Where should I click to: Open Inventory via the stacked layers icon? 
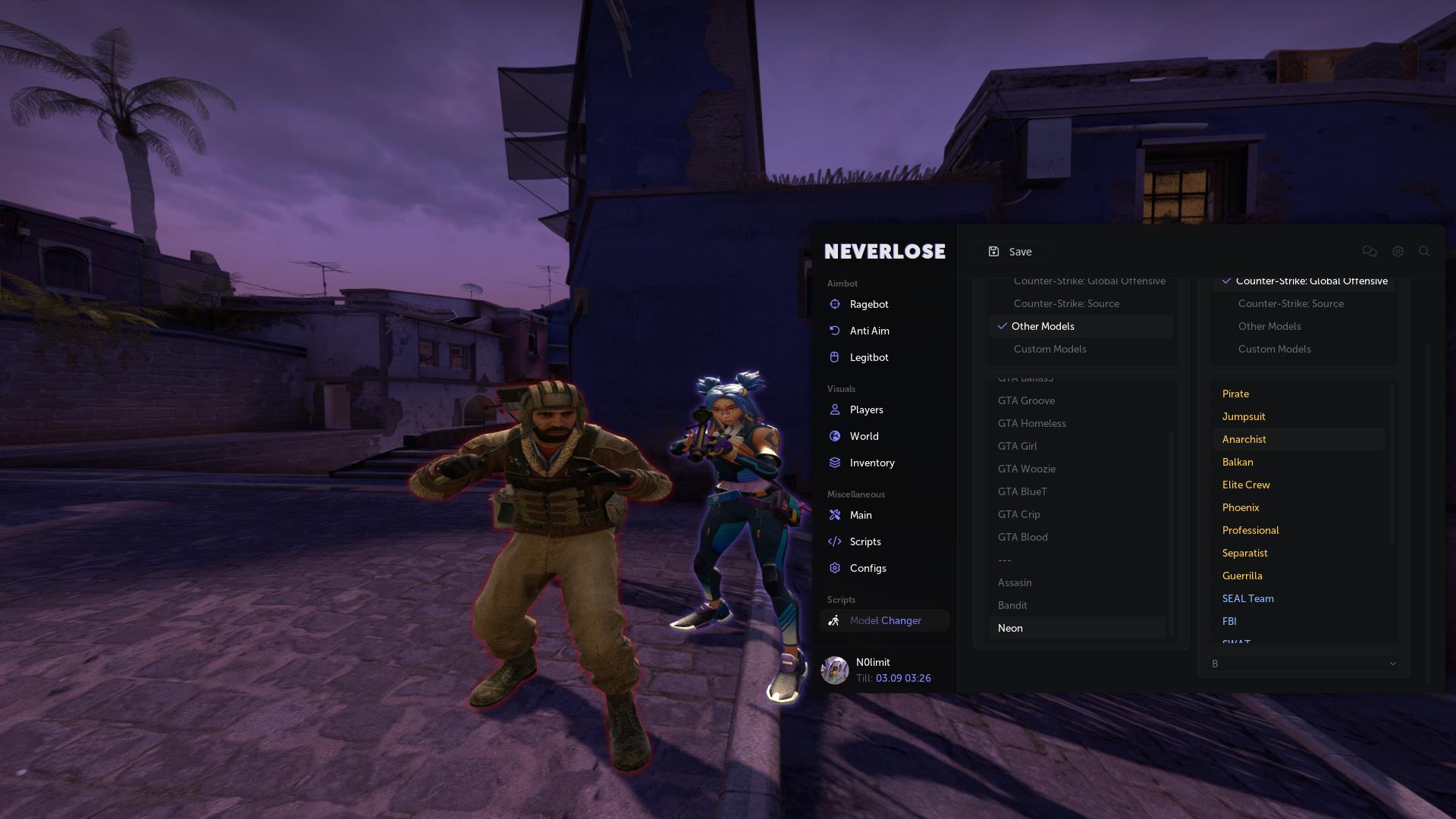point(835,463)
